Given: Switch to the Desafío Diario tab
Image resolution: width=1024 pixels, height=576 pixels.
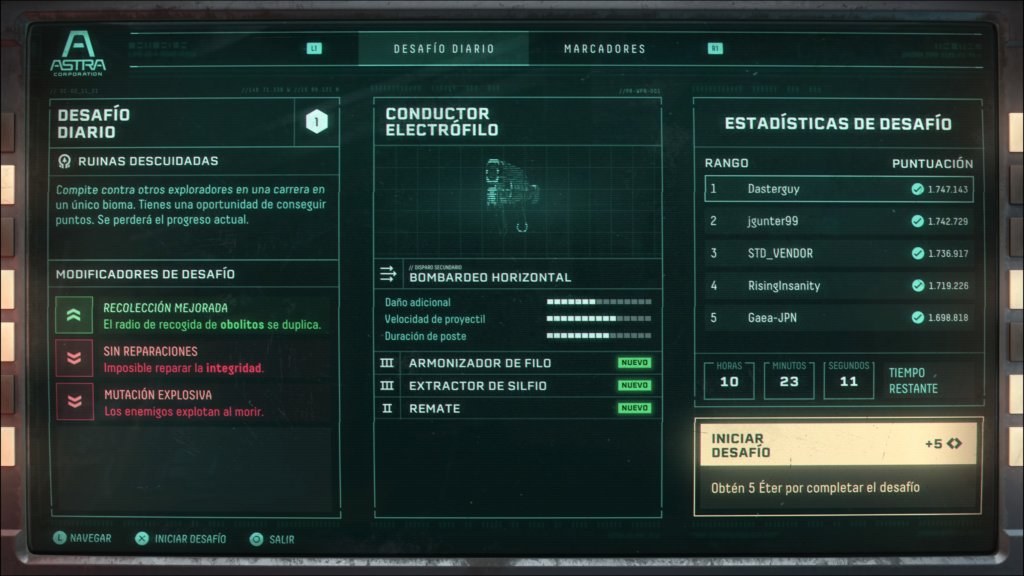Looking at the screenshot, I should pyautogui.click(x=443, y=48).
